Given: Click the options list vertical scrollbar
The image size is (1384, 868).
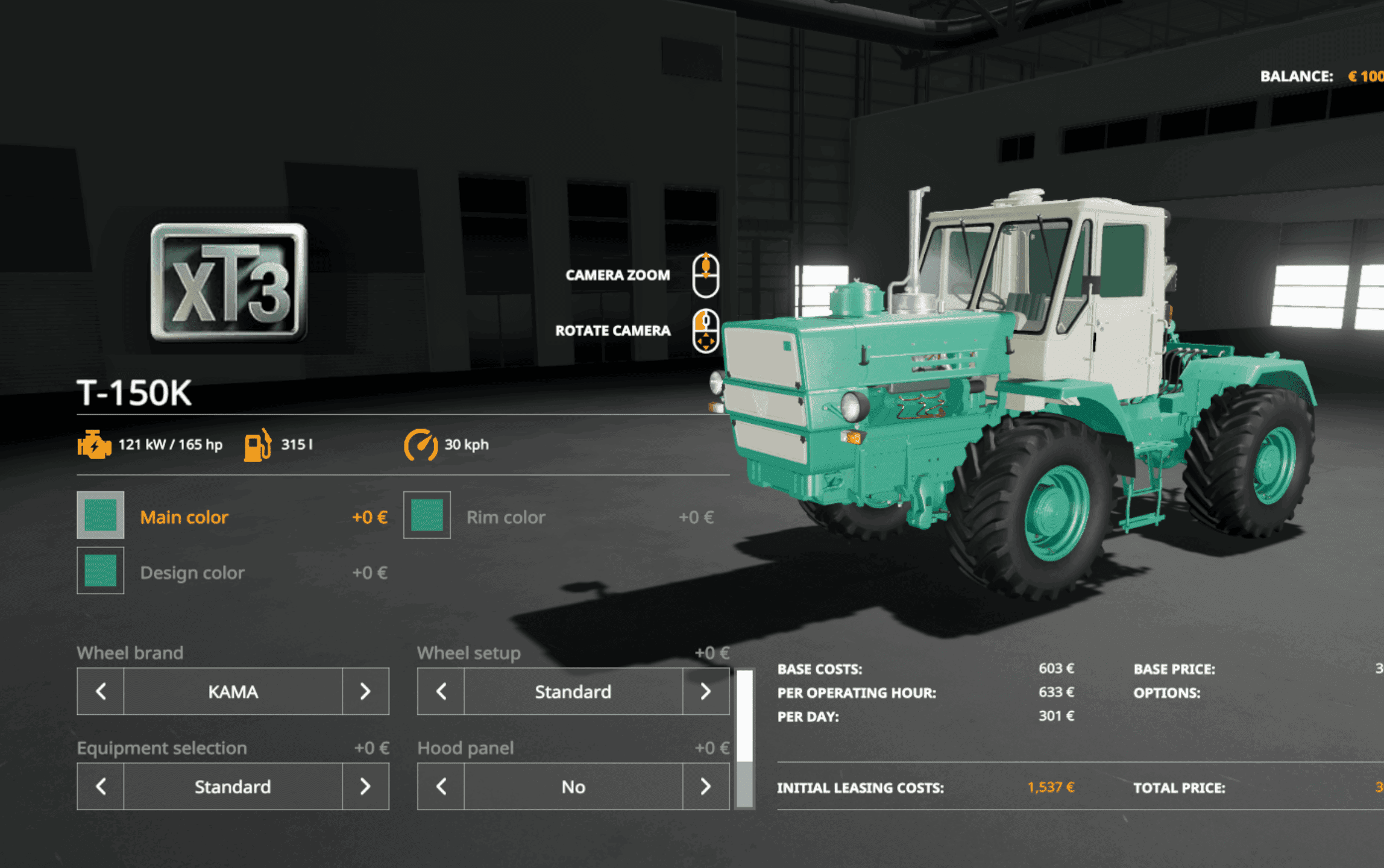Looking at the screenshot, I should 745,738.
